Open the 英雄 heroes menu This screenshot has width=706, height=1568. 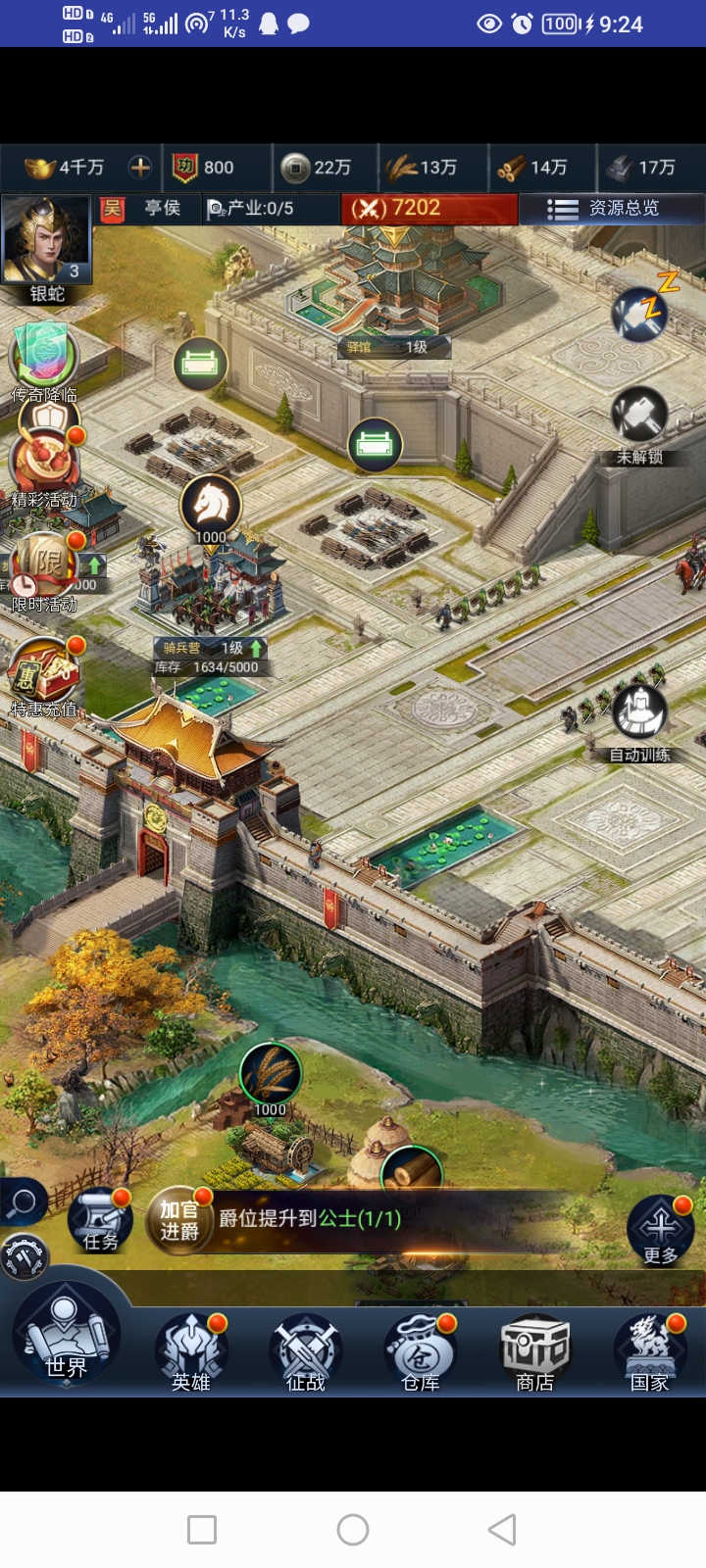click(x=191, y=1352)
